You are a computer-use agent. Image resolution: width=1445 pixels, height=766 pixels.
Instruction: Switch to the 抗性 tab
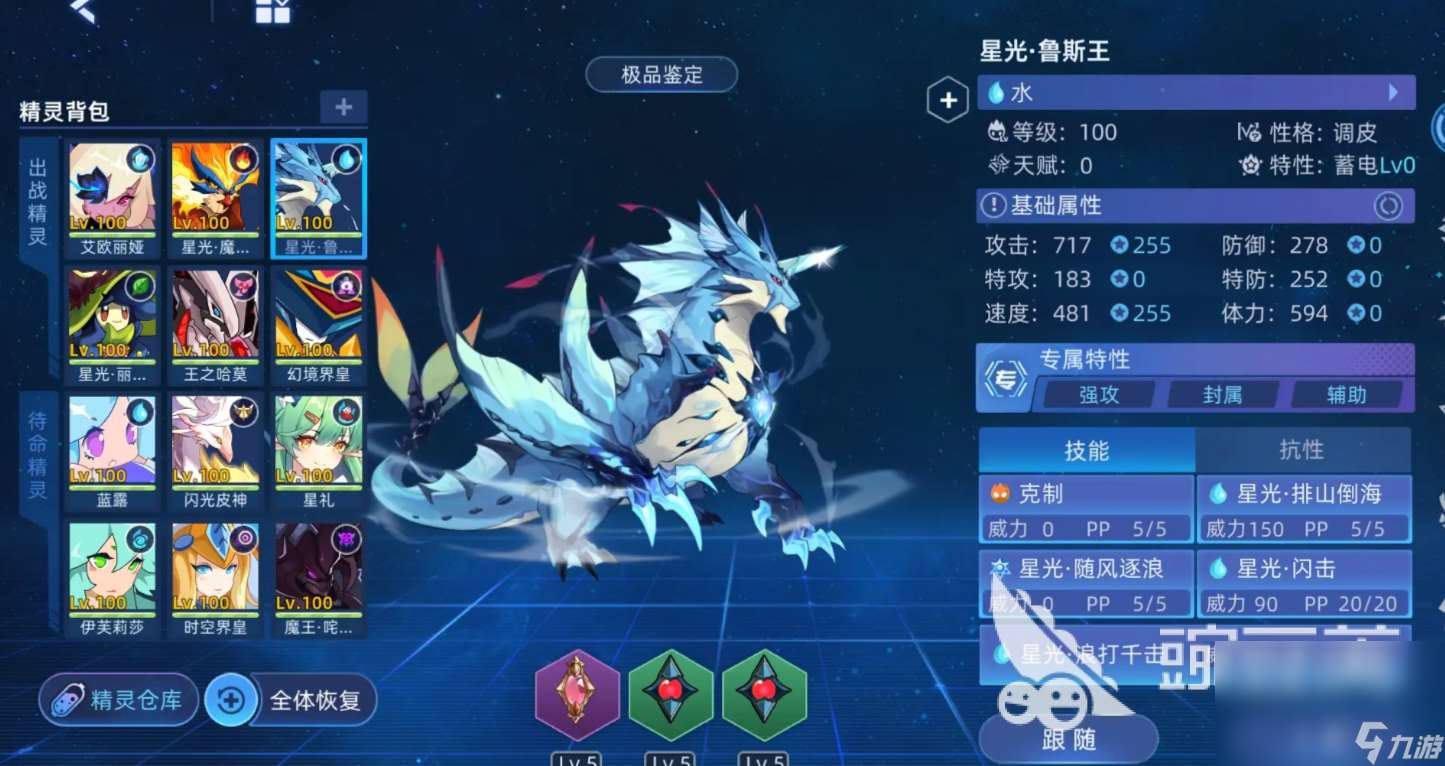tap(1301, 450)
